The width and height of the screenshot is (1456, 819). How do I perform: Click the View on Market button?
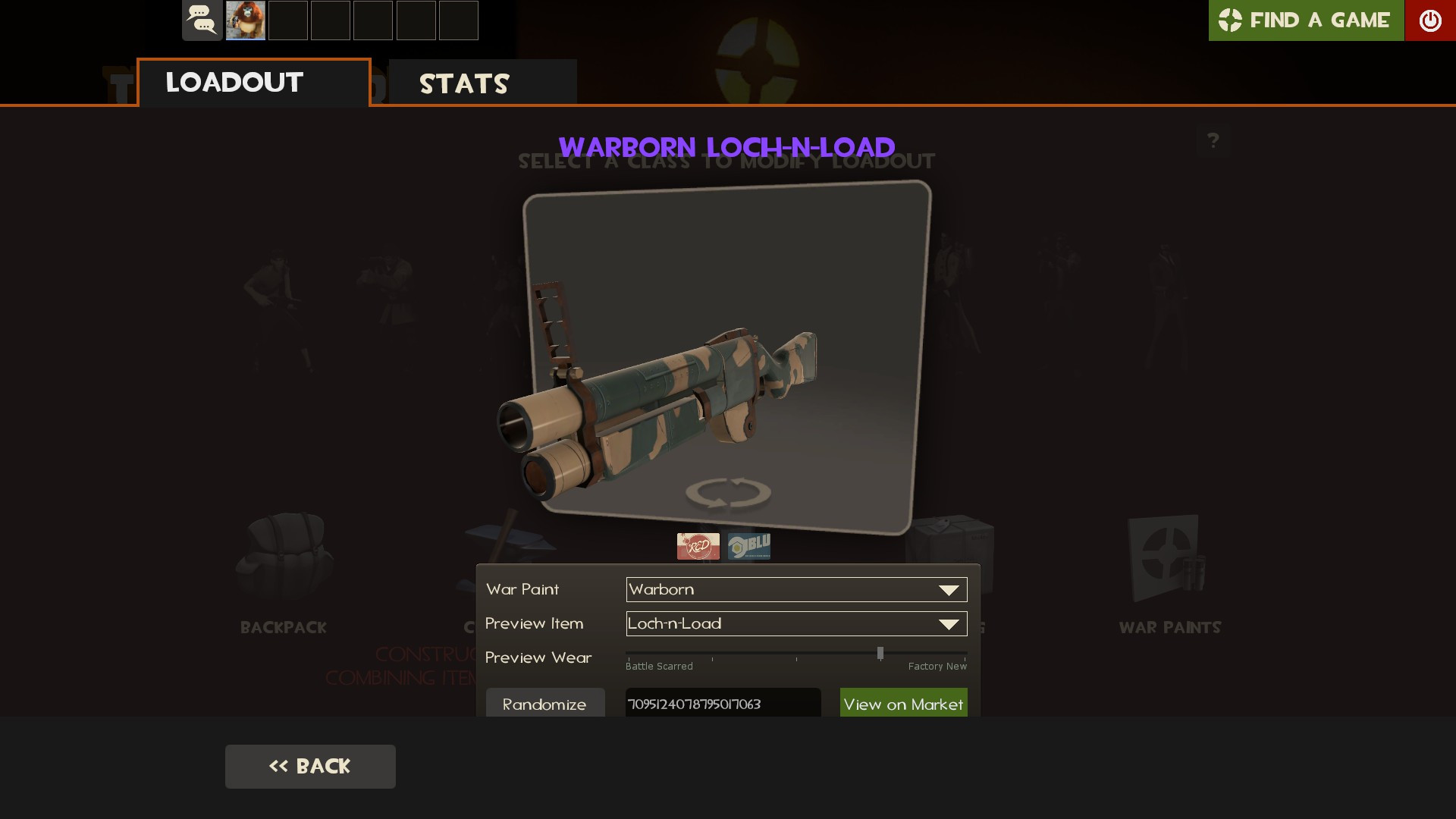[x=902, y=704]
